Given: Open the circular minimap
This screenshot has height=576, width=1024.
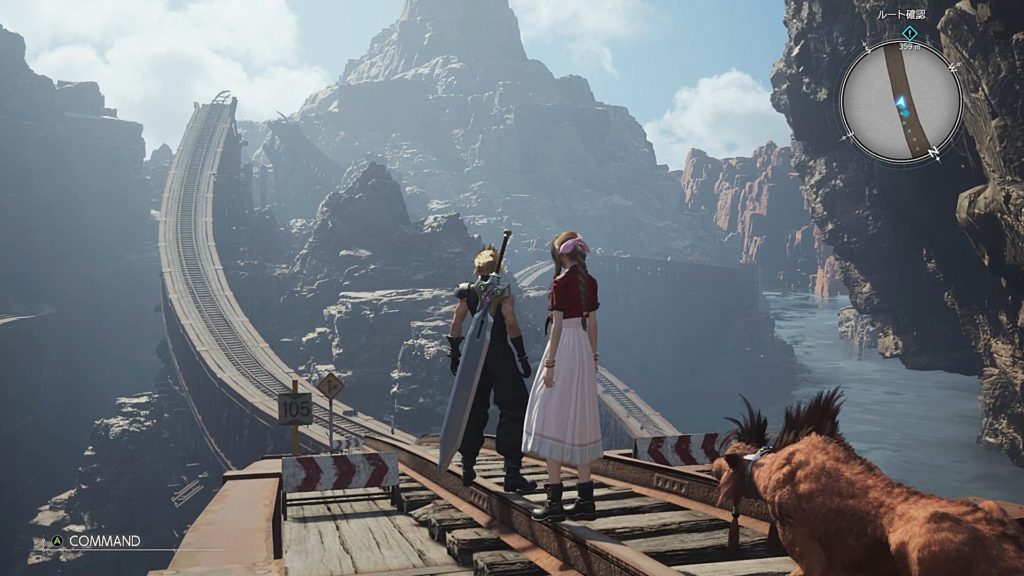Looking at the screenshot, I should (x=900, y=102).
